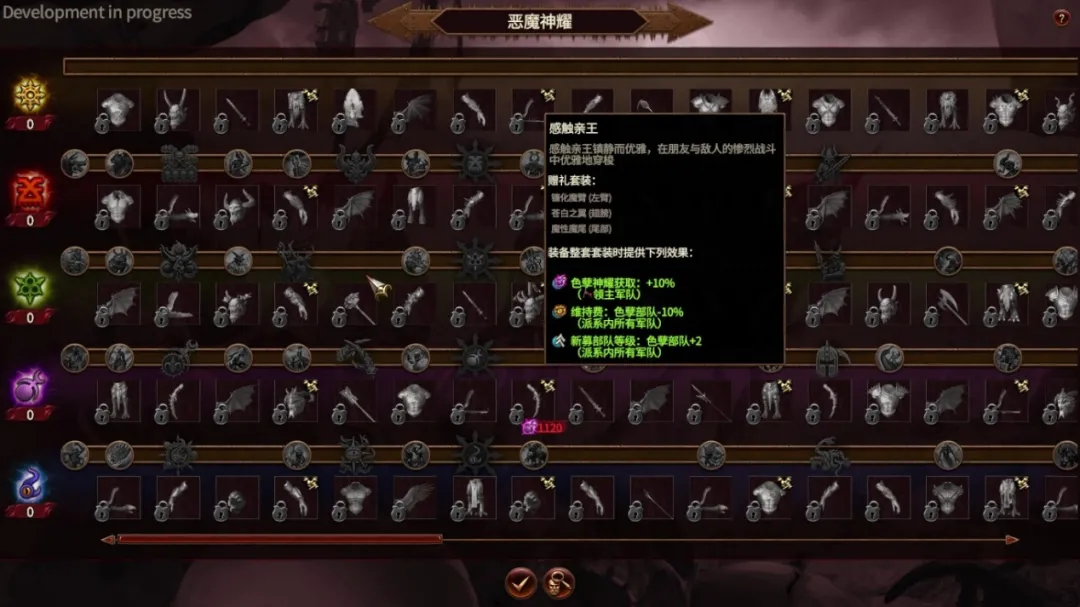The width and height of the screenshot is (1080, 607).
Task: Select the first locked legs in Slaanesh row
Action: [x=118, y=401]
